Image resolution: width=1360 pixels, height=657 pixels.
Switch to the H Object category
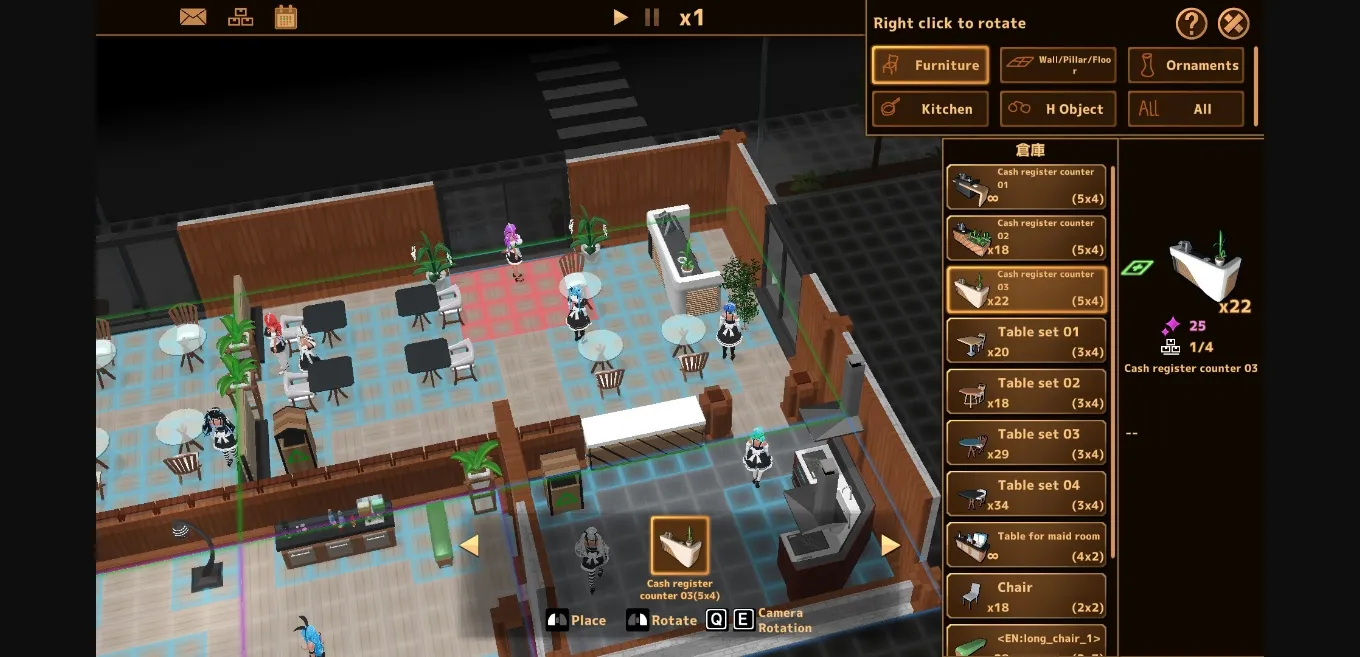tap(1058, 109)
